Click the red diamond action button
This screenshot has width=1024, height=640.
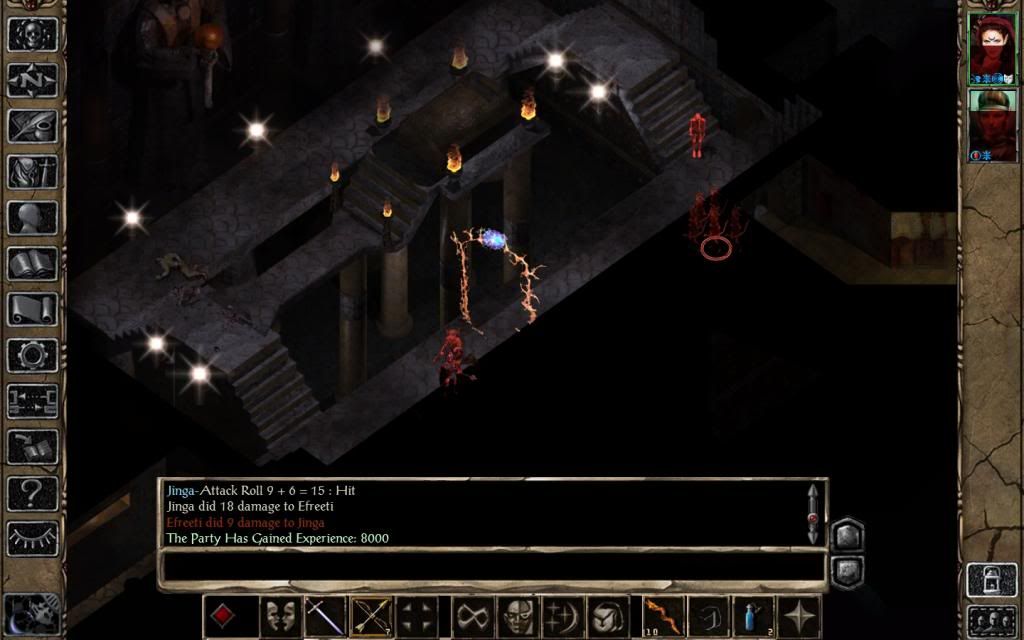coord(223,616)
